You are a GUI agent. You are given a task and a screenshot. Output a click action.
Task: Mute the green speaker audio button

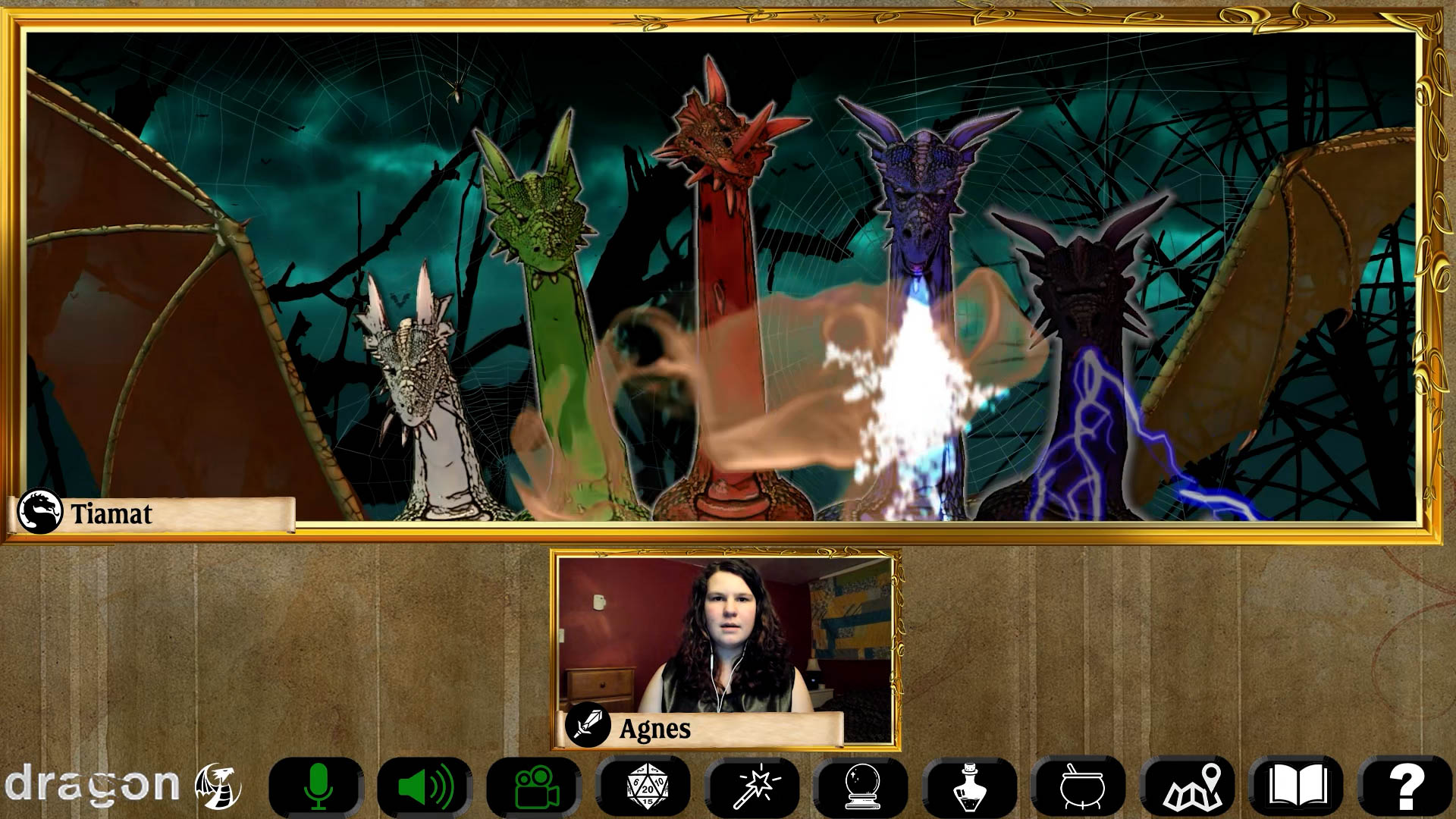click(x=425, y=786)
